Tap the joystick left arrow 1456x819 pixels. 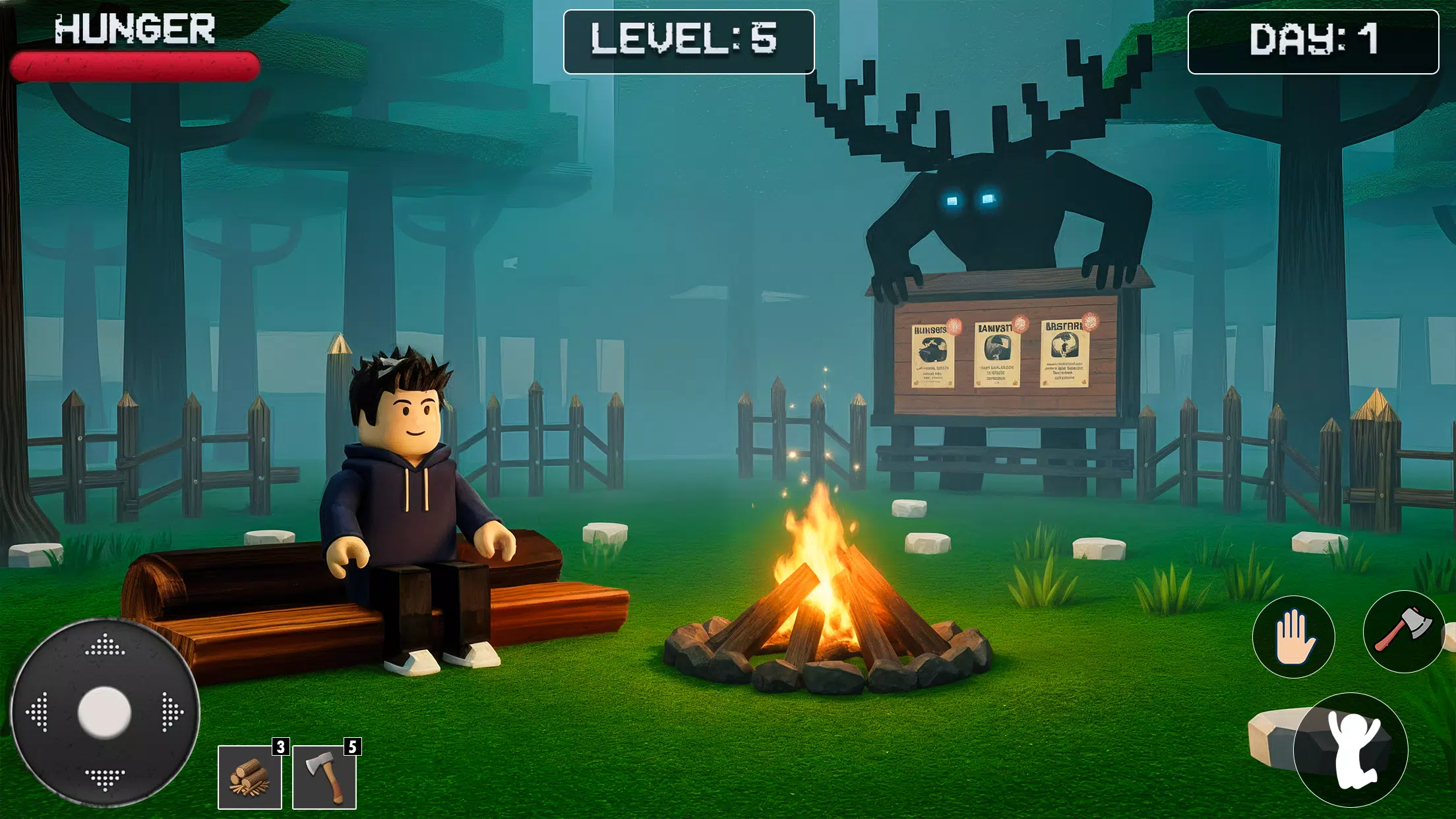click(x=38, y=712)
